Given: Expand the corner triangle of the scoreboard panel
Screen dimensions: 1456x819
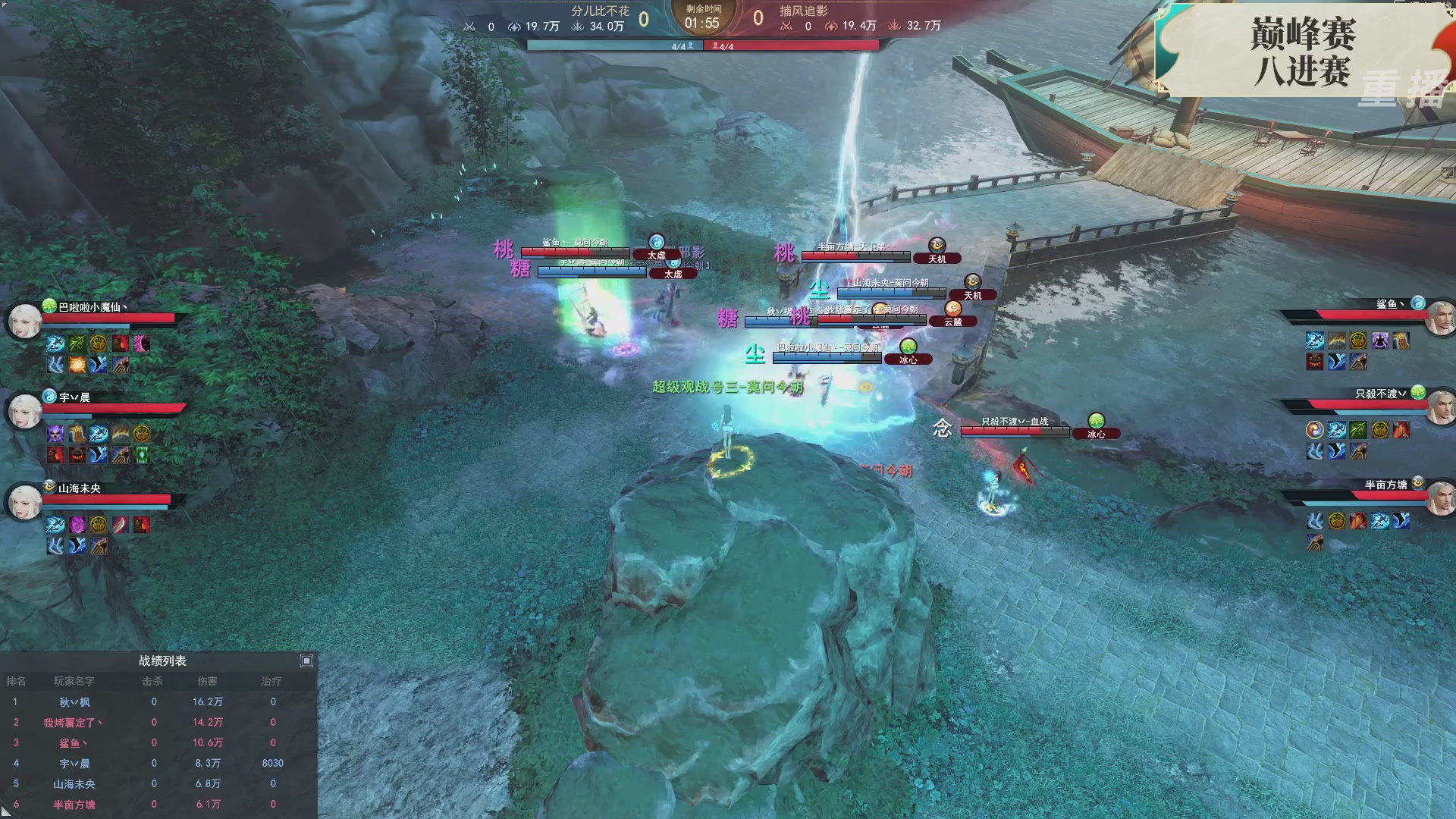Looking at the screenshot, I should pyautogui.click(x=6, y=813).
